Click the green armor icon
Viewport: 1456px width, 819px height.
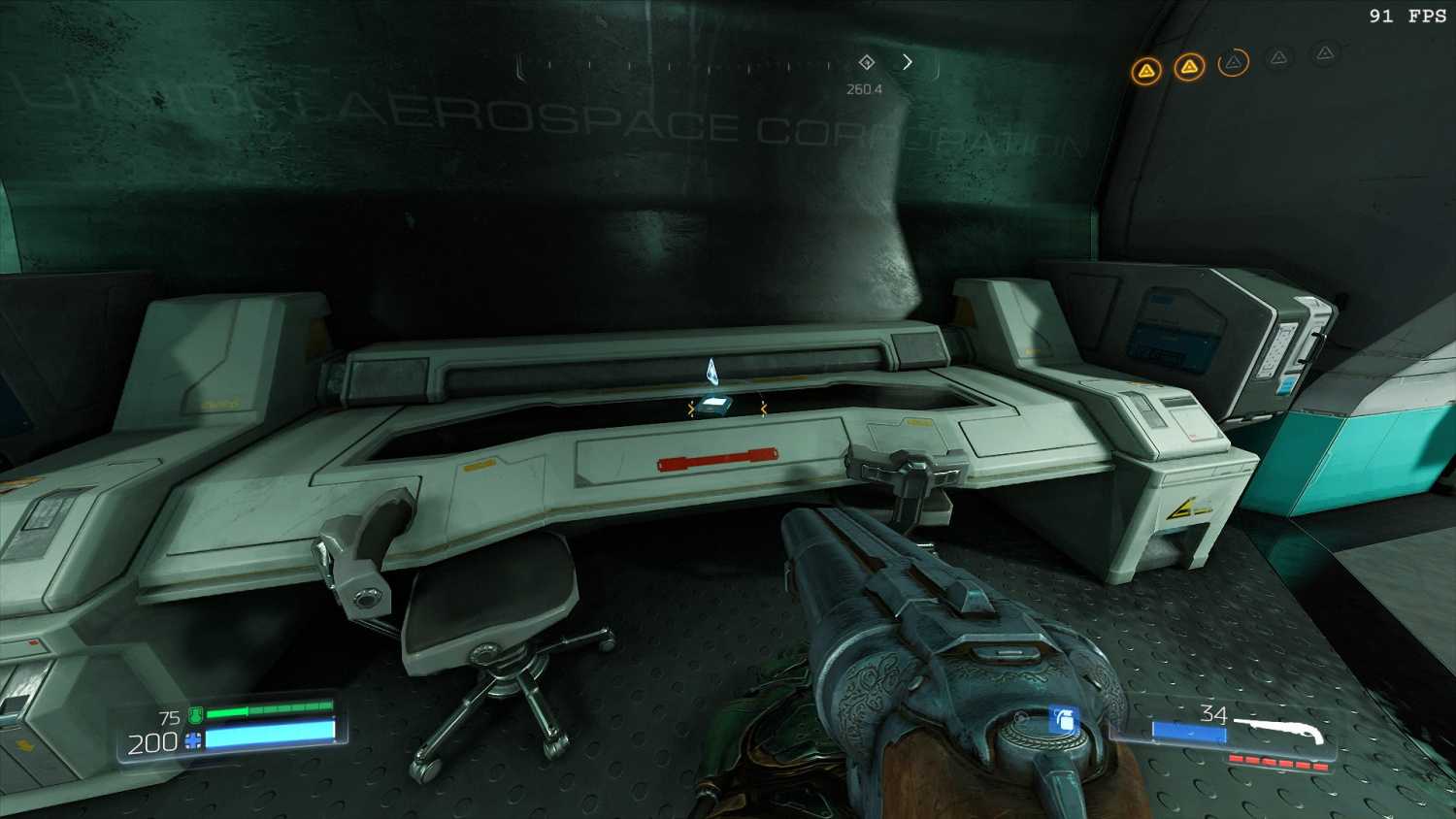pos(195,717)
